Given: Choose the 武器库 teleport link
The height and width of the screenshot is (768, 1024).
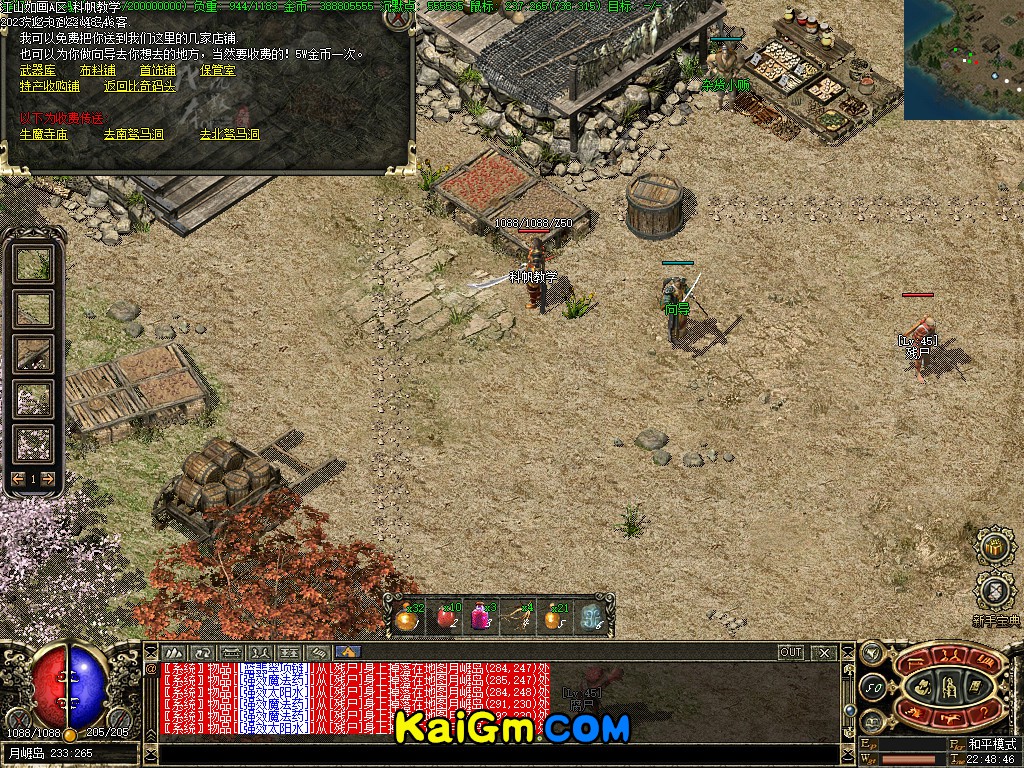Looking at the screenshot, I should [x=38, y=71].
